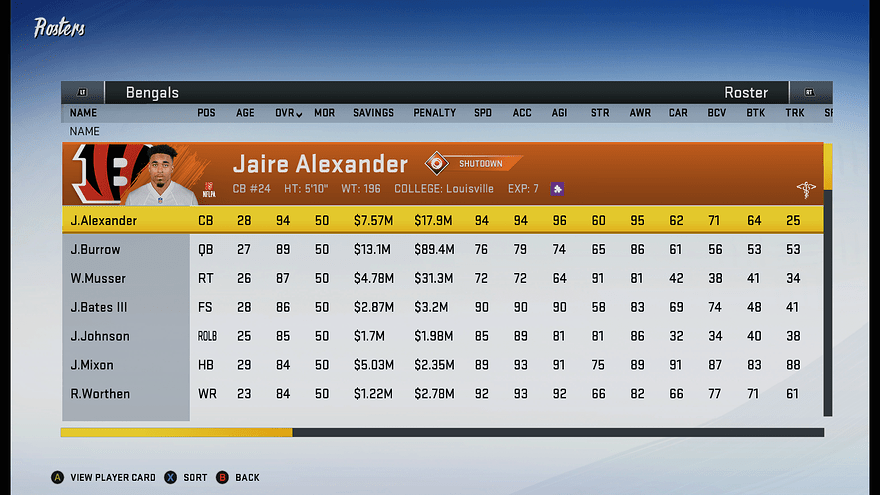Click the vertical scrollbar beside roster
Viewport: 880px width, 495px height.
point(827,280)
